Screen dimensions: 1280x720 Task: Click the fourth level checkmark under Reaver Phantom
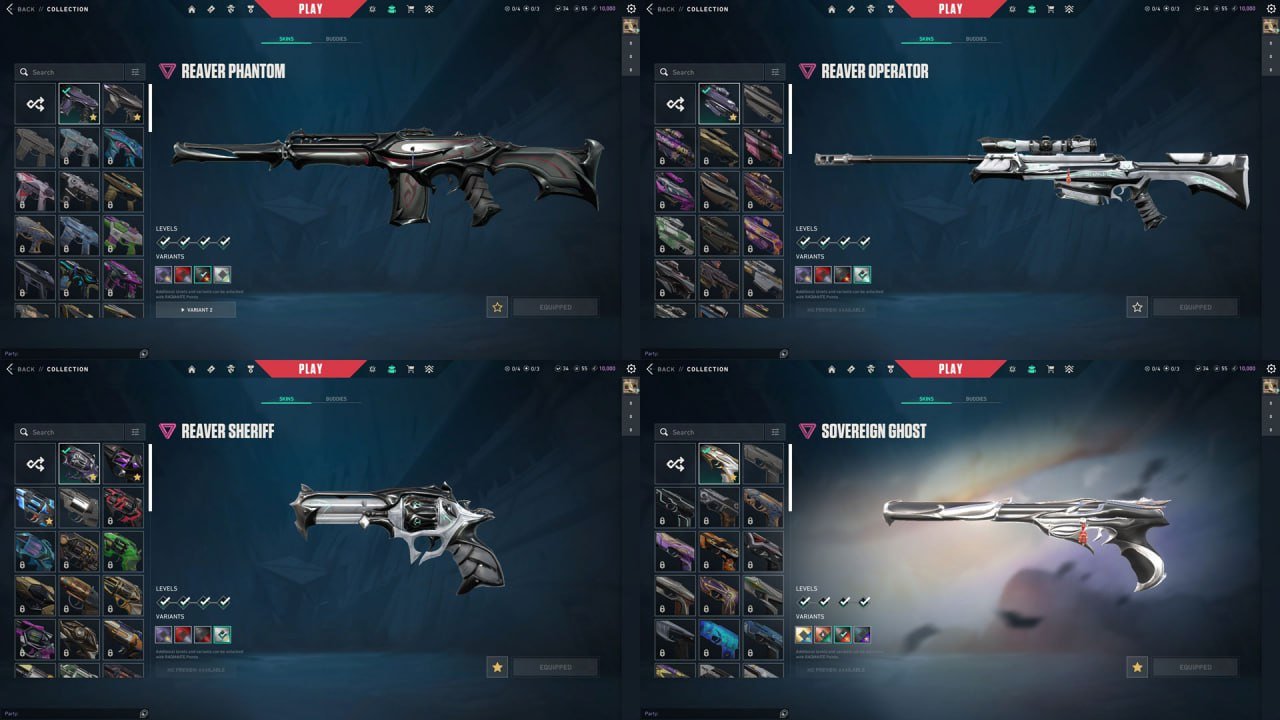(x=225, y=240)
